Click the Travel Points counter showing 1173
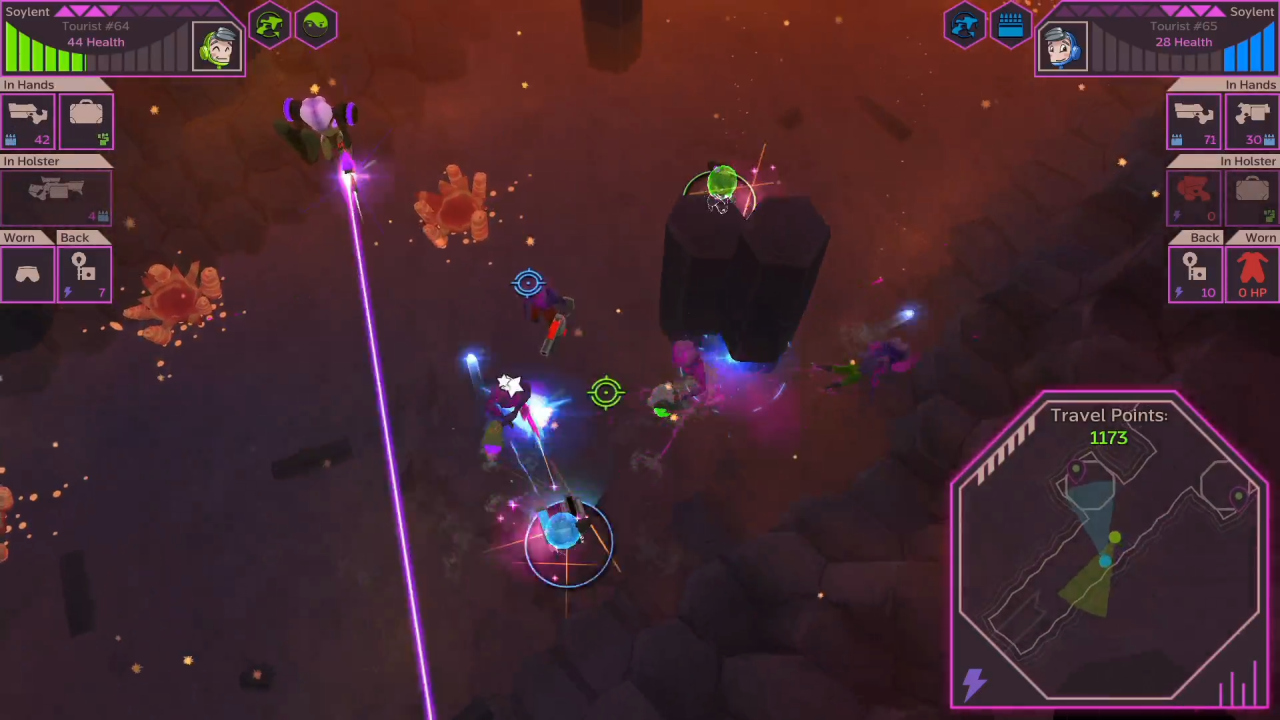Viewport: 1280px width, 720px height. click(x=1108, y=438)
